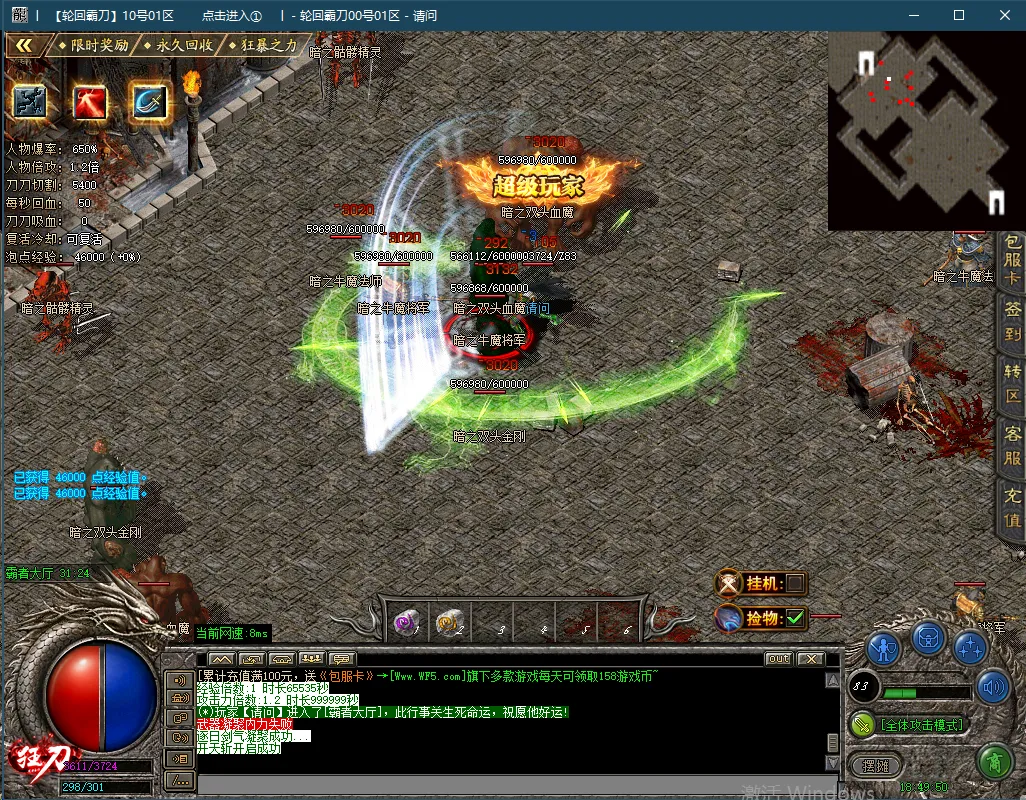Toggle the 挂机 auto-battle checkbox
The height and width of the screenshot is (800, 1026).
[795, 583]
